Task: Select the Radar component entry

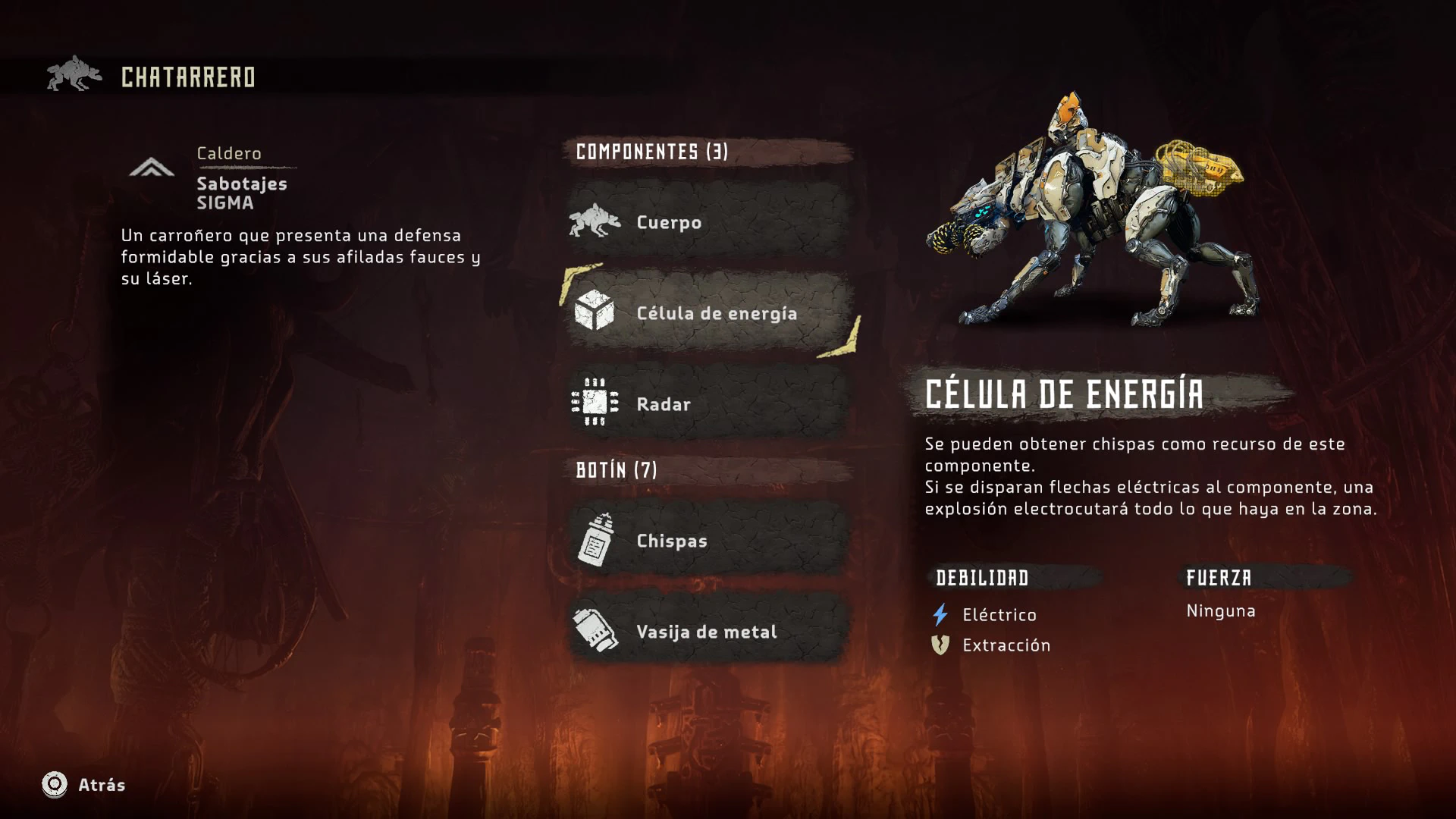Action: (x=707, y=403)
